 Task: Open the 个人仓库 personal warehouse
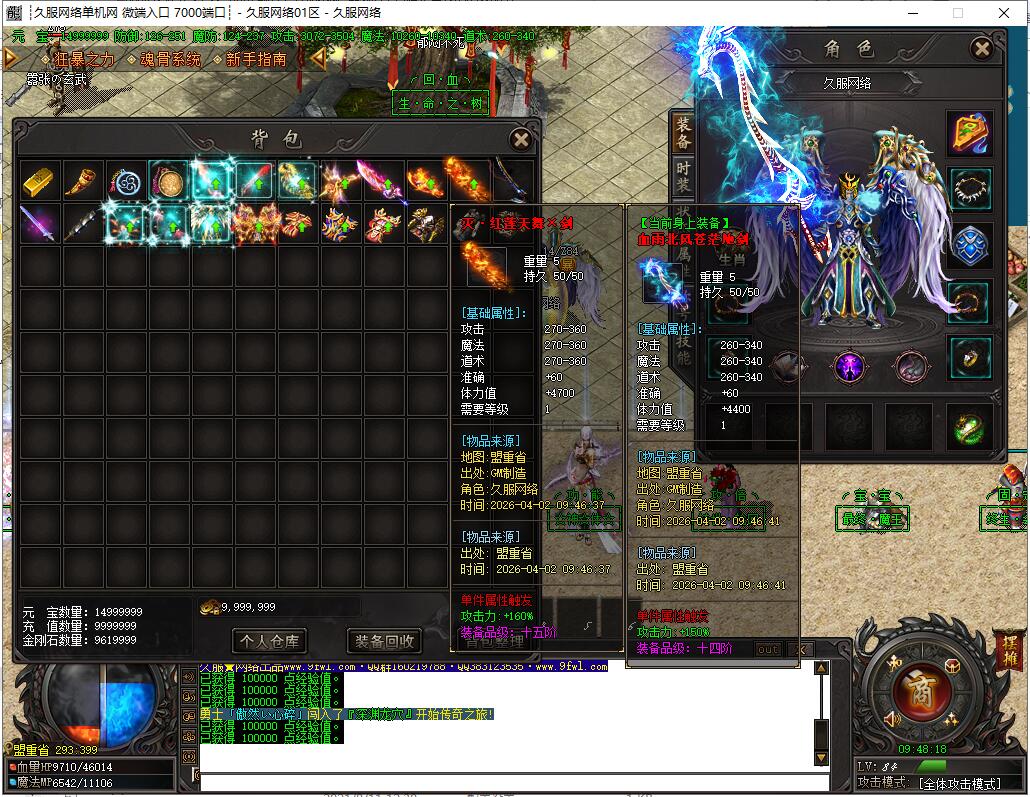(x=269, y=641)
